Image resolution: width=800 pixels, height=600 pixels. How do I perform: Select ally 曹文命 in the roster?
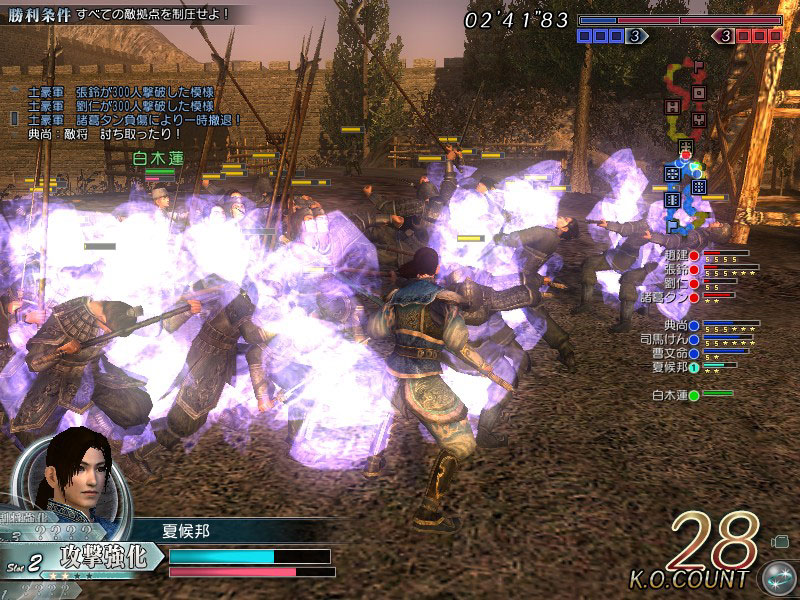tap(677, 354)
